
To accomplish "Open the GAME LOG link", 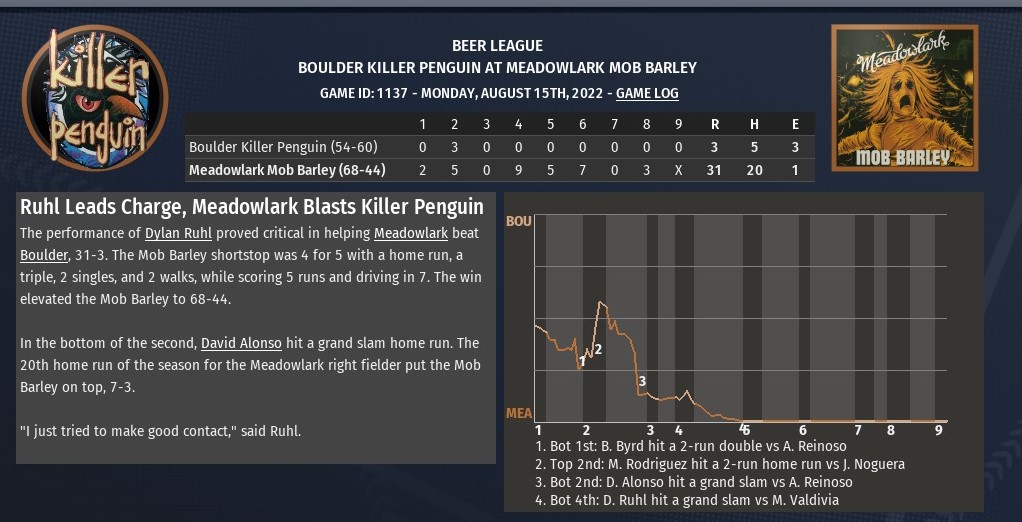I will pos(647,93).
